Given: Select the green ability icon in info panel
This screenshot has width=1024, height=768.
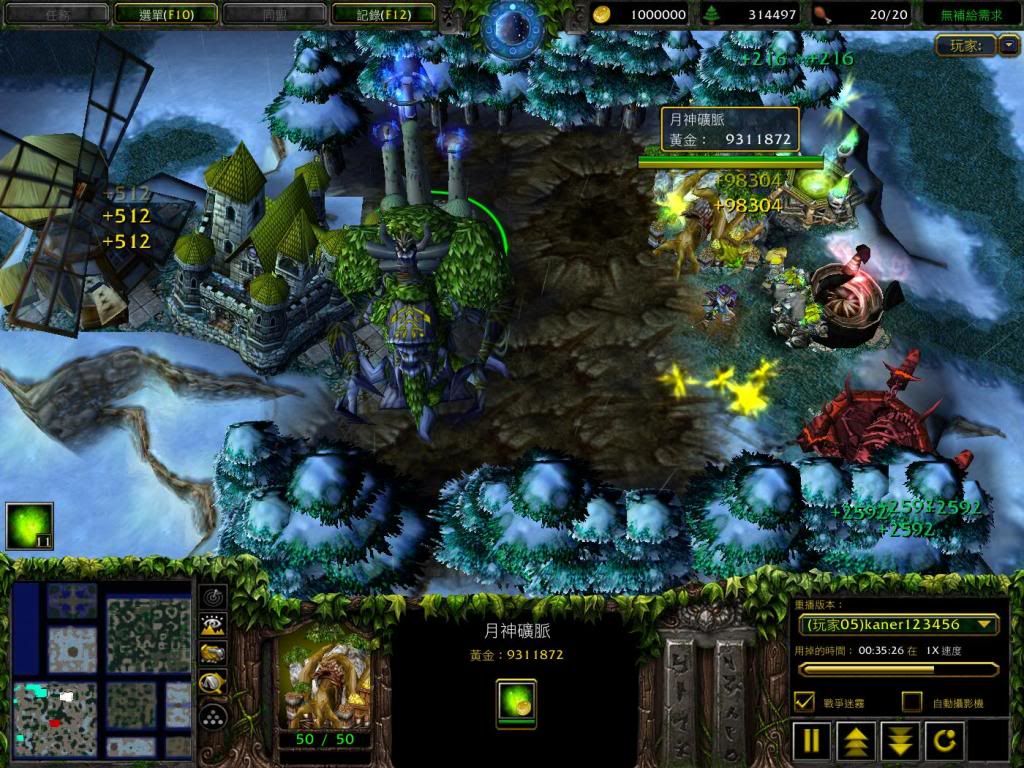Looking at the screenshot, I should pos(516,701).
